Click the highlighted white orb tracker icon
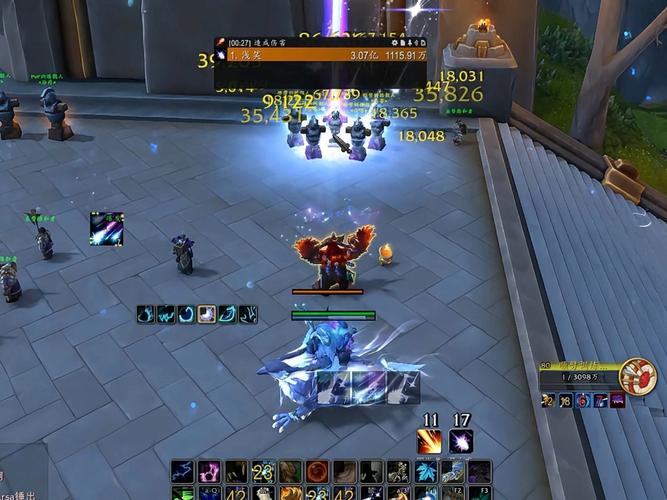The height and width of the screenshot is (500, 667). (x=207, y=314)
